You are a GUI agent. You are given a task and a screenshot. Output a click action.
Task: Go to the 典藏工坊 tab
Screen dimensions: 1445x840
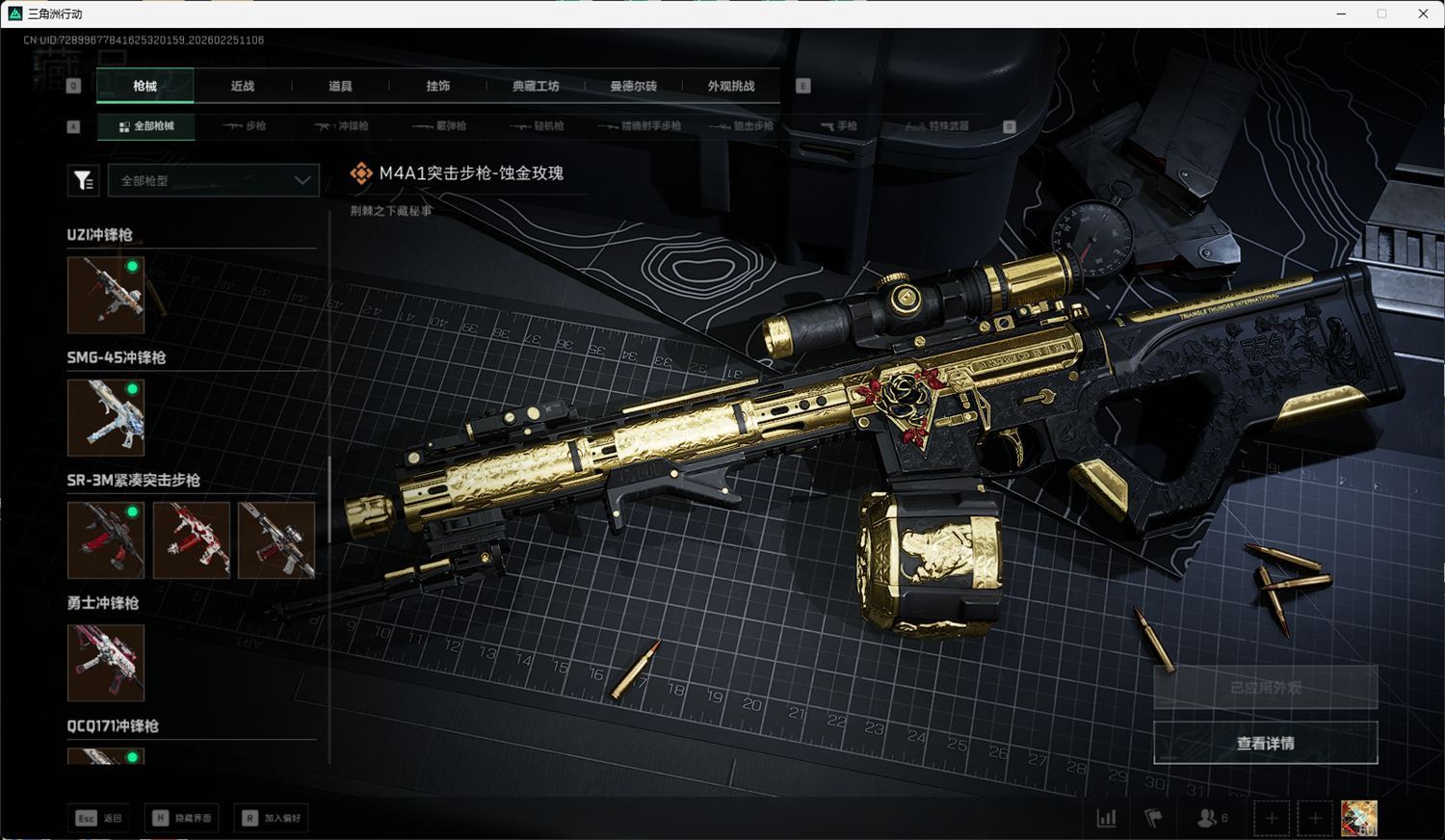[x=536, y=86]
